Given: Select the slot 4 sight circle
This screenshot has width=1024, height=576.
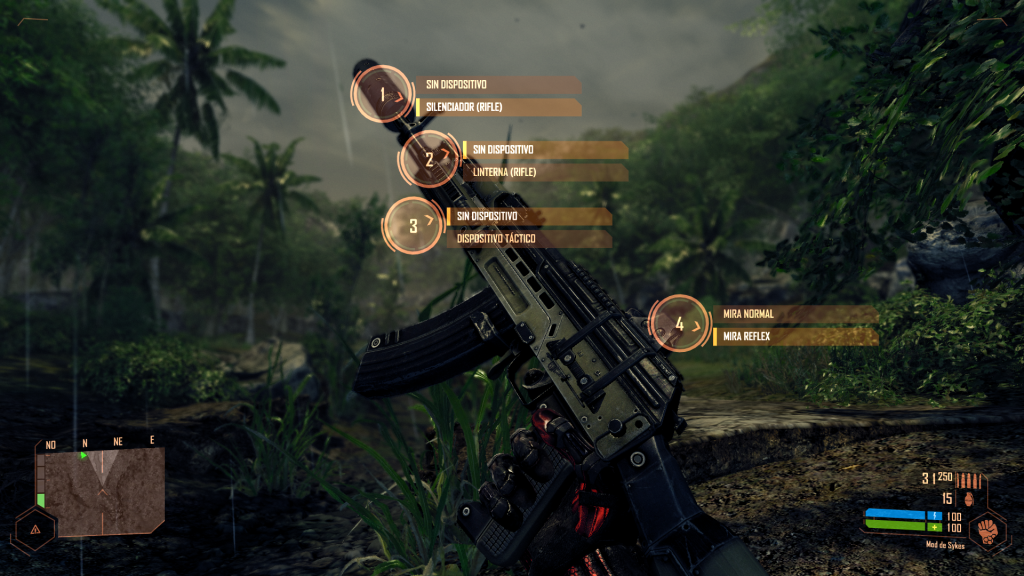Looking at the screenshot, I should 680,324.
